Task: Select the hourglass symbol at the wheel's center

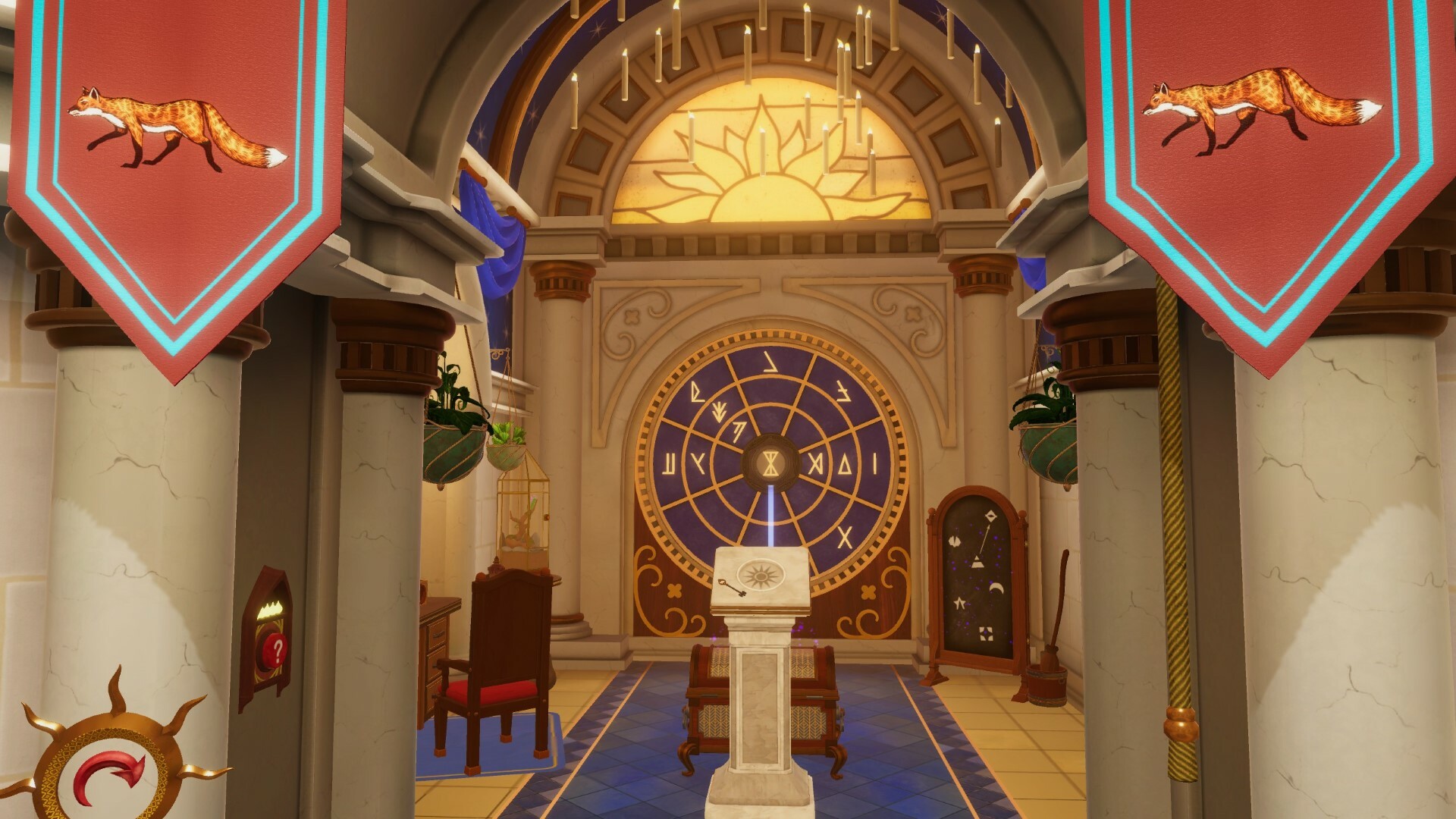Action: [769, 463]
